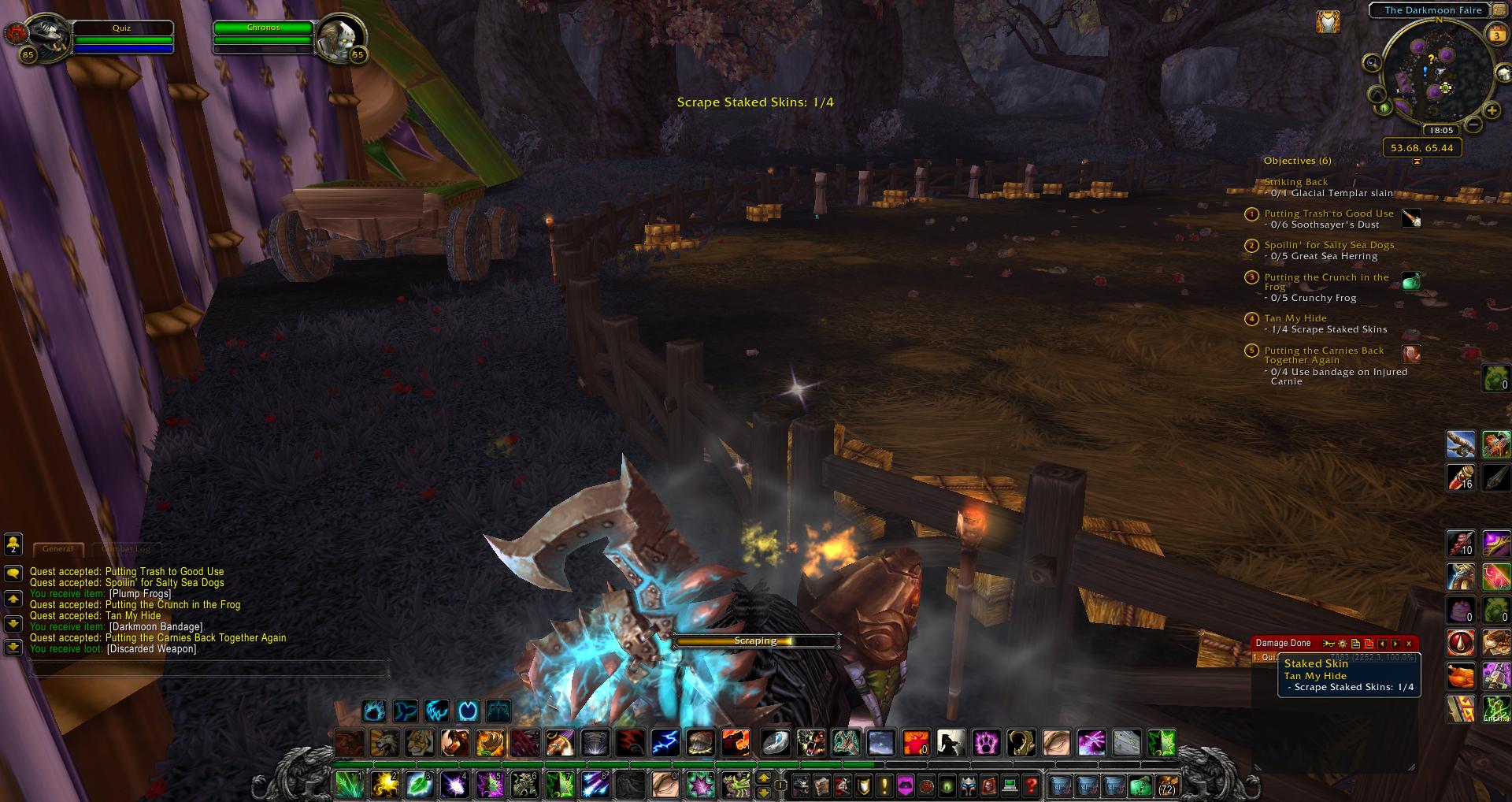Viewport: 1512px width, 802px height.
Task: Close the Damage Done meter window
Action: tap(1409, 644)
